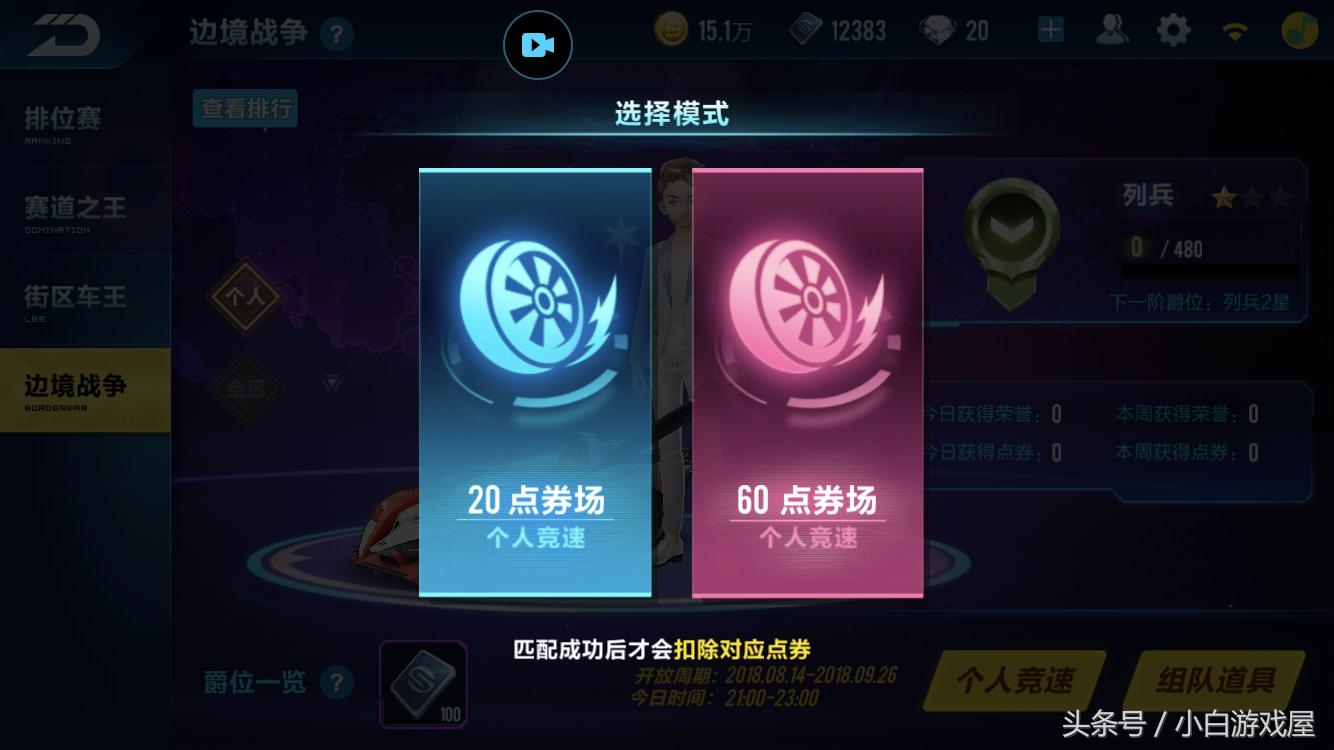Screen dimensions: 1334x750
Task: Open the friends list icon
Action: [x=1112, y=31]
